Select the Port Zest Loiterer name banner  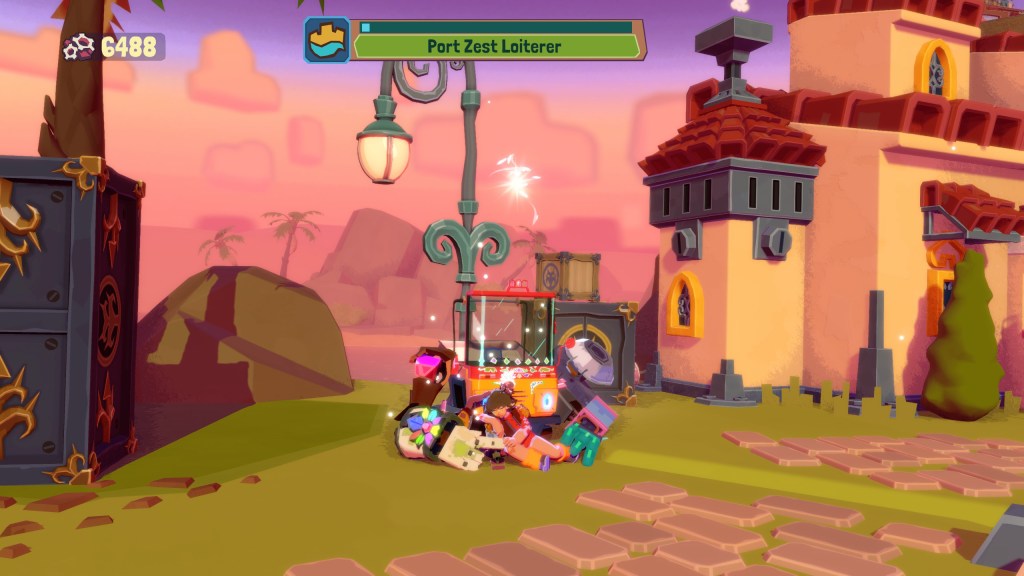pyautogui.click(x=496, y=46)
